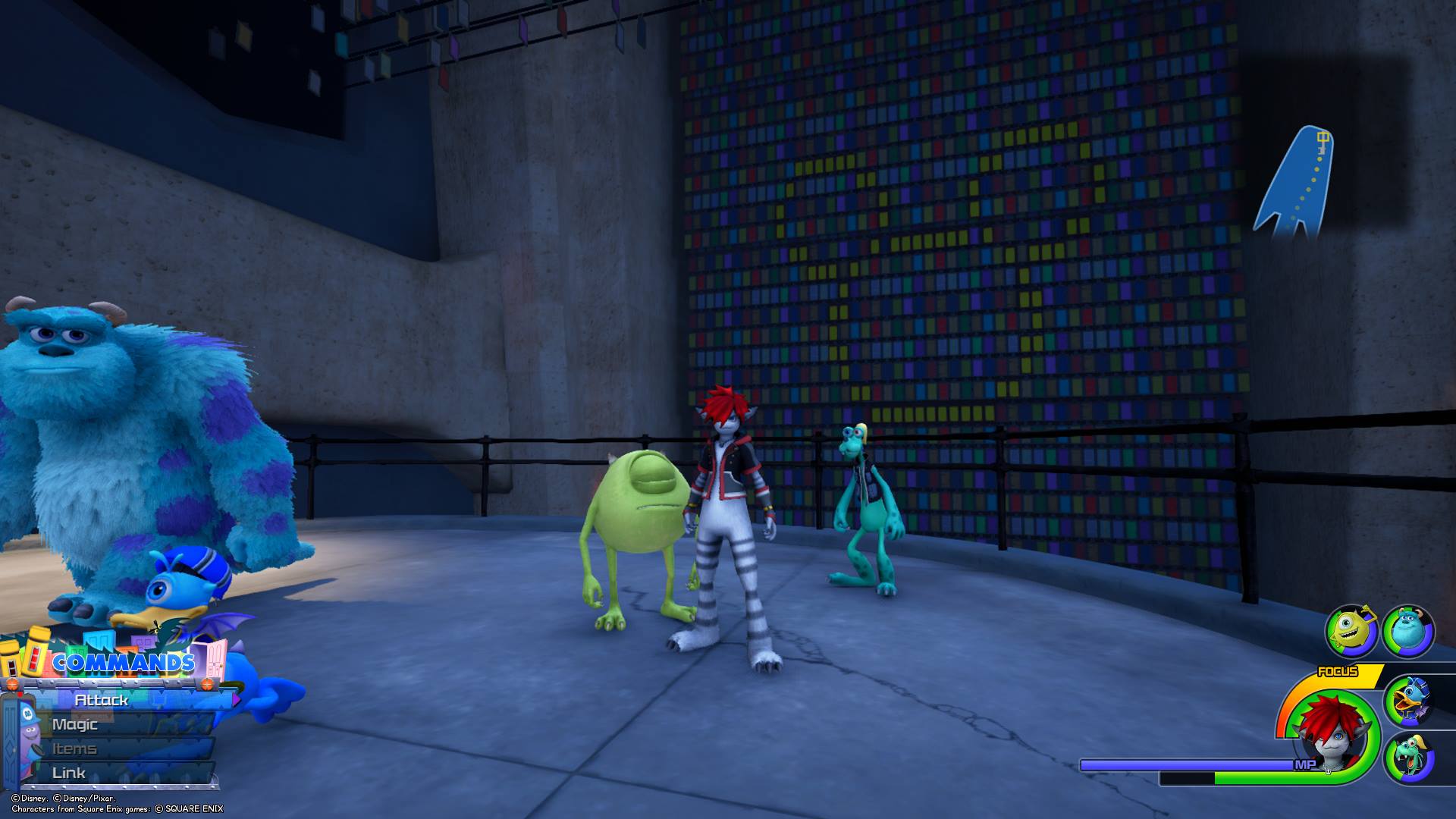Image resolution: width=1456 pixels, height=819 pixels.
Task: Open the Link command
Action: pyautogui.click(x=69, y=773)
